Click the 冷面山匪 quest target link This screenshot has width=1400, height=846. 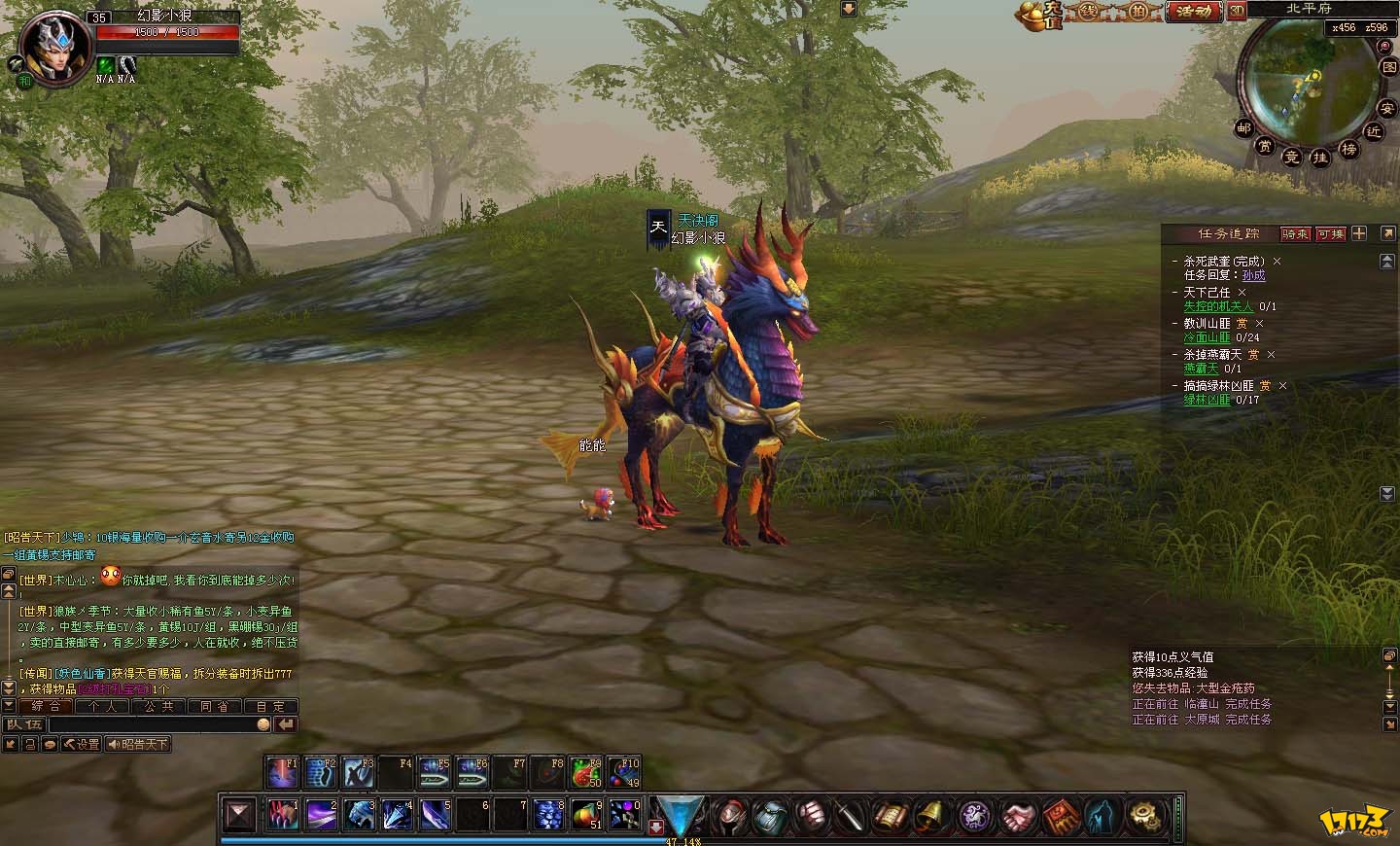tap(1207, 337)
